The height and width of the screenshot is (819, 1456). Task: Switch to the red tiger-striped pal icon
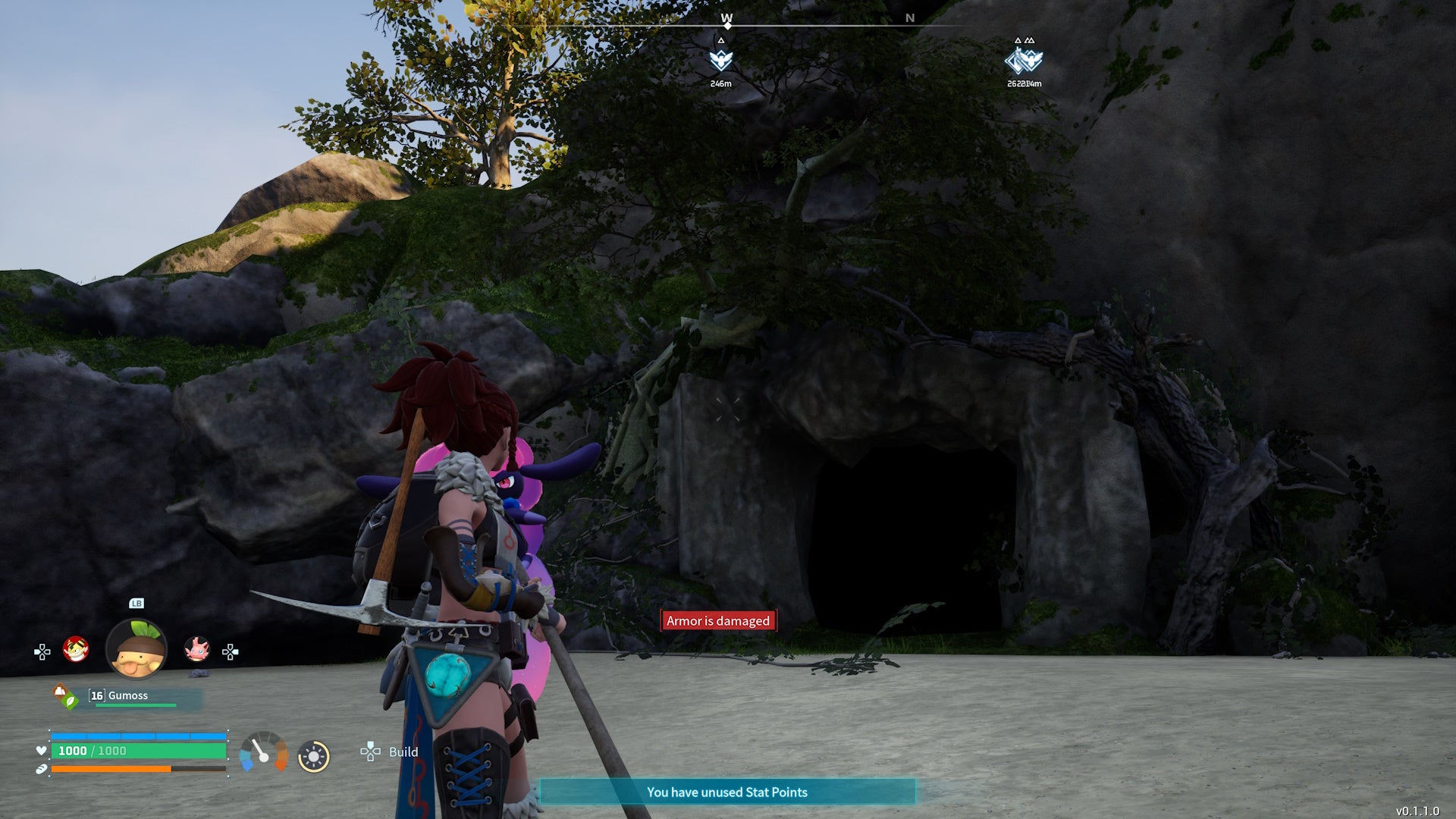(76, 649)
